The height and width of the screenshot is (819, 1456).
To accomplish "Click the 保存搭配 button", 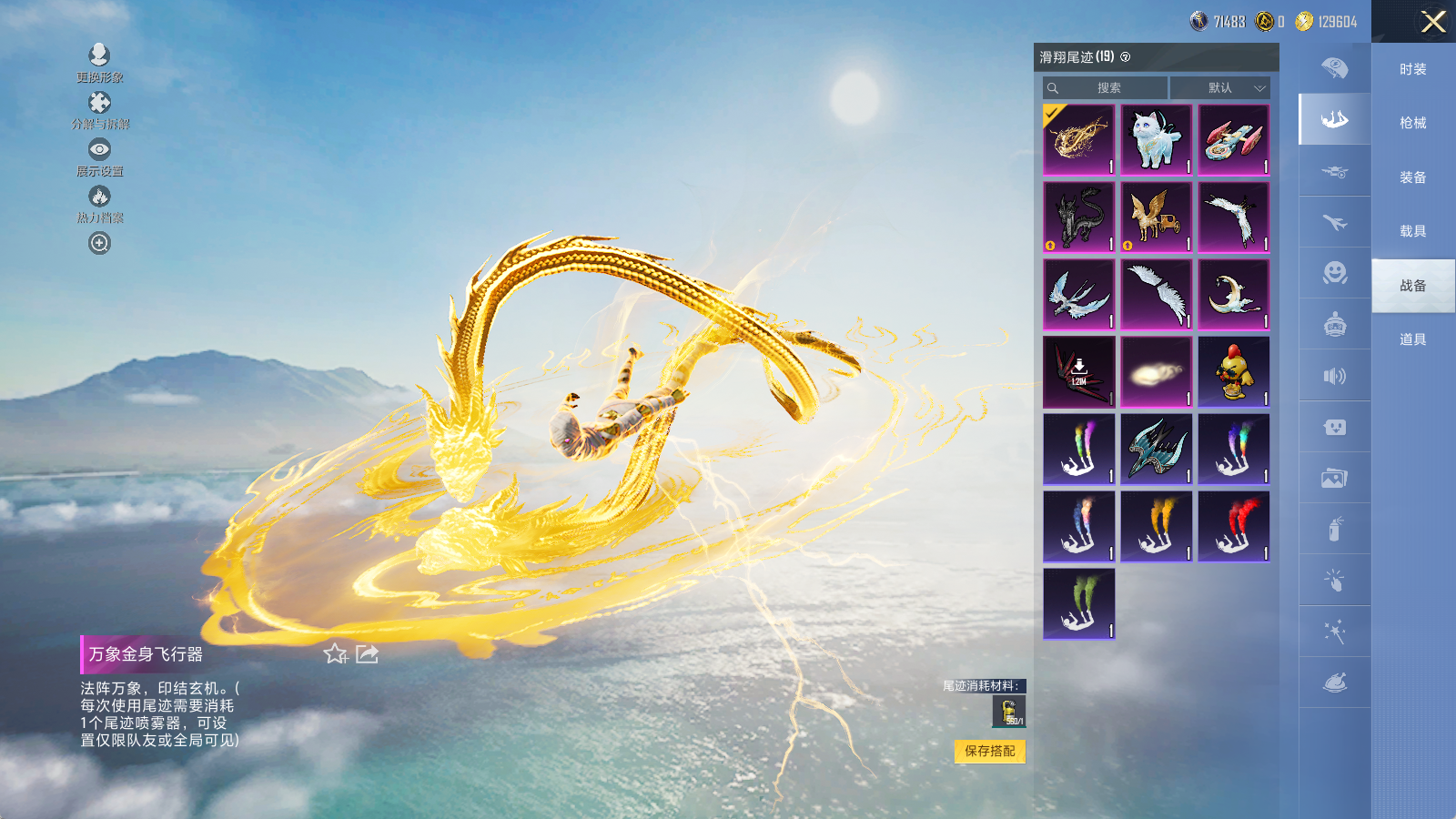I will (x=990, y=751).
